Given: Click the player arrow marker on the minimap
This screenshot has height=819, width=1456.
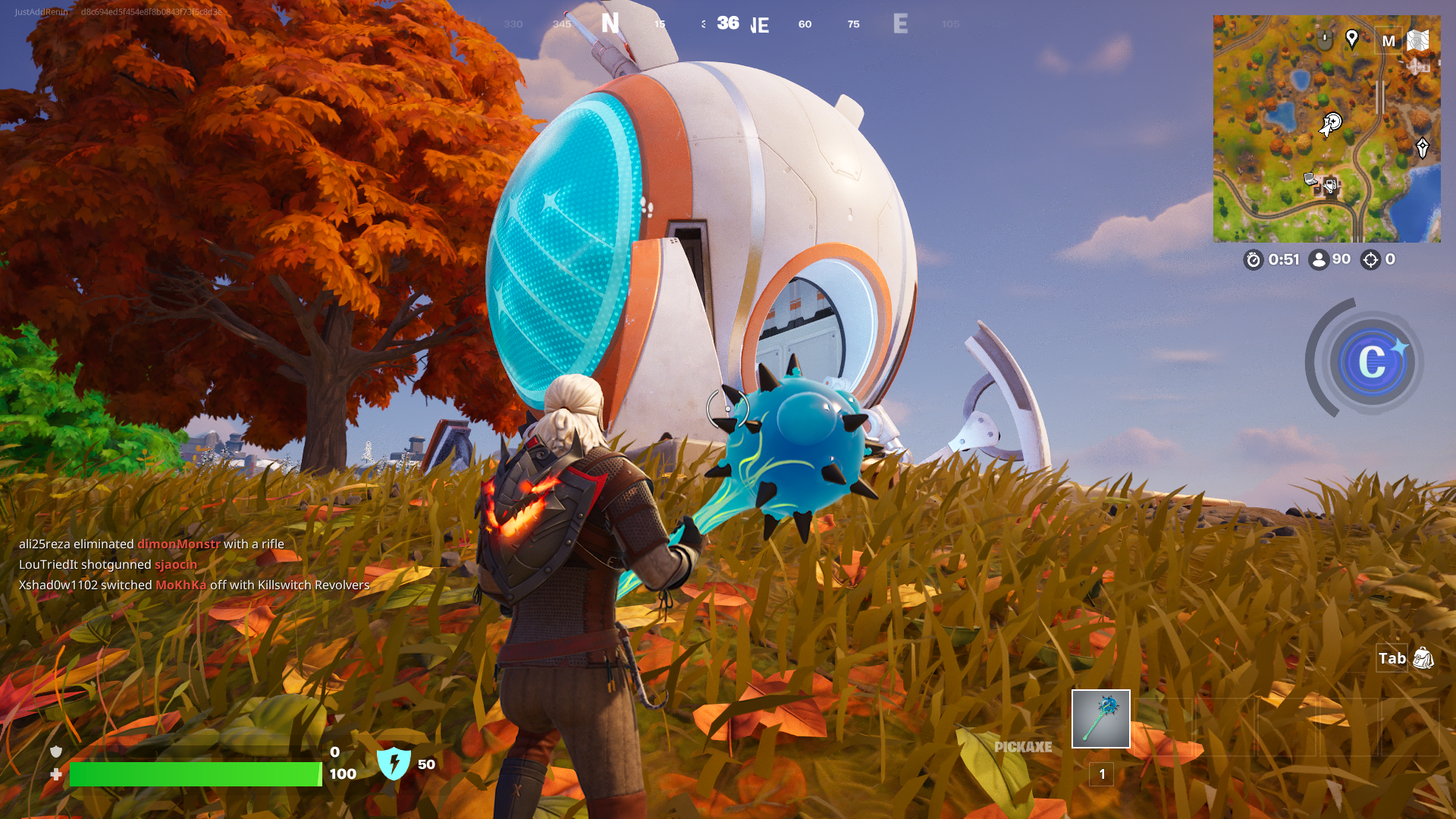Looking at the screenshot, I should 1326,127.
